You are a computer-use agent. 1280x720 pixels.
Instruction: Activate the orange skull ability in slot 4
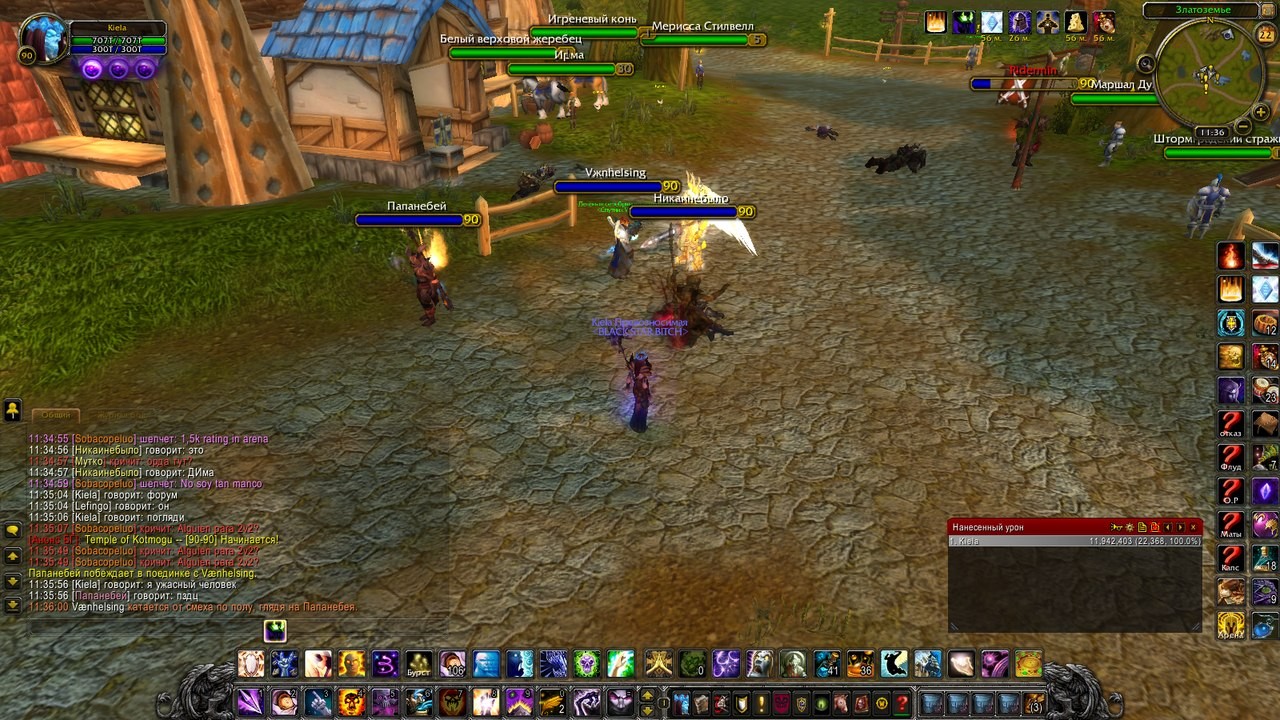click(x=351, y=702)
